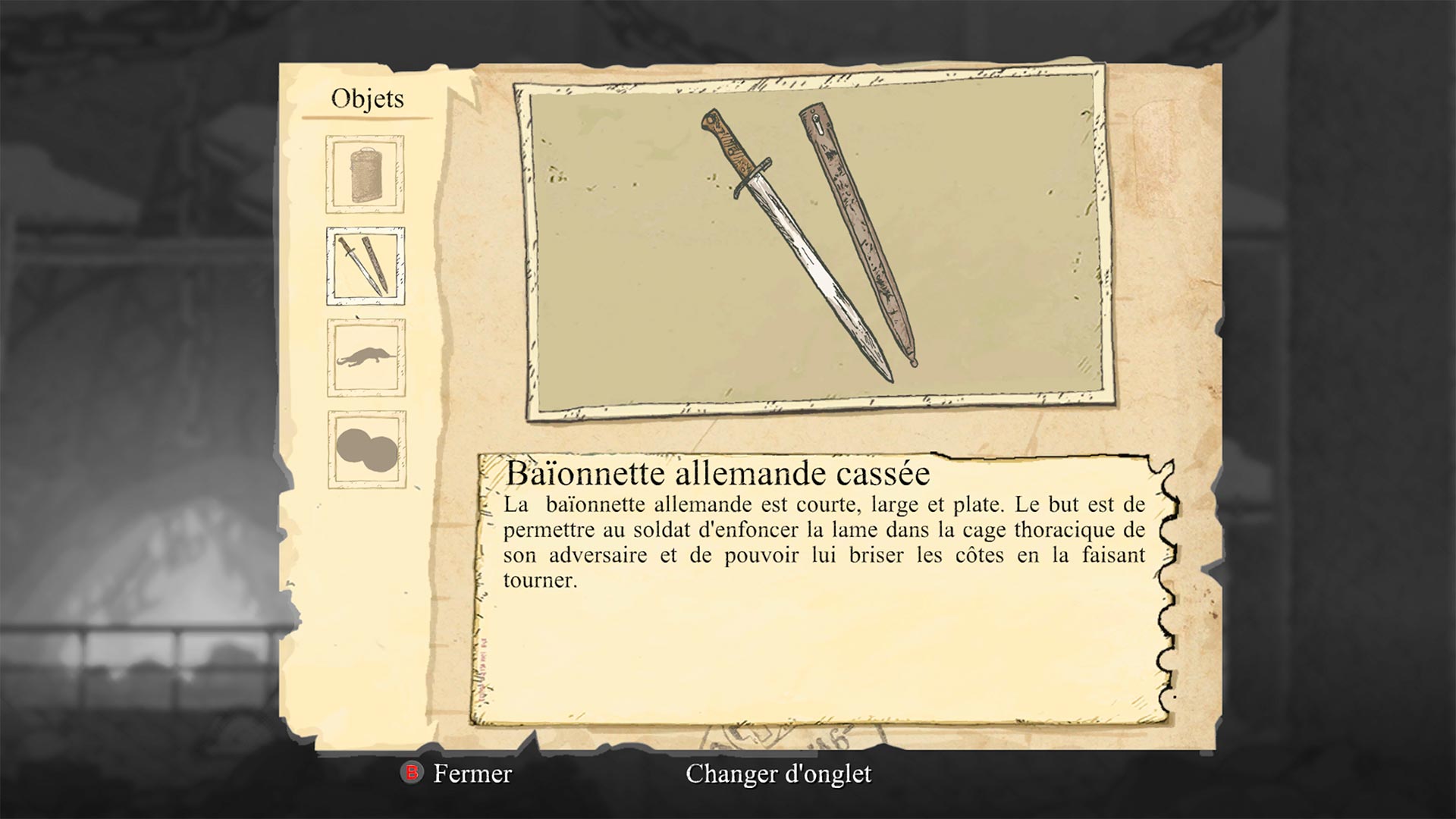Select the locked crocodile-shaped silhouette item

366,358
